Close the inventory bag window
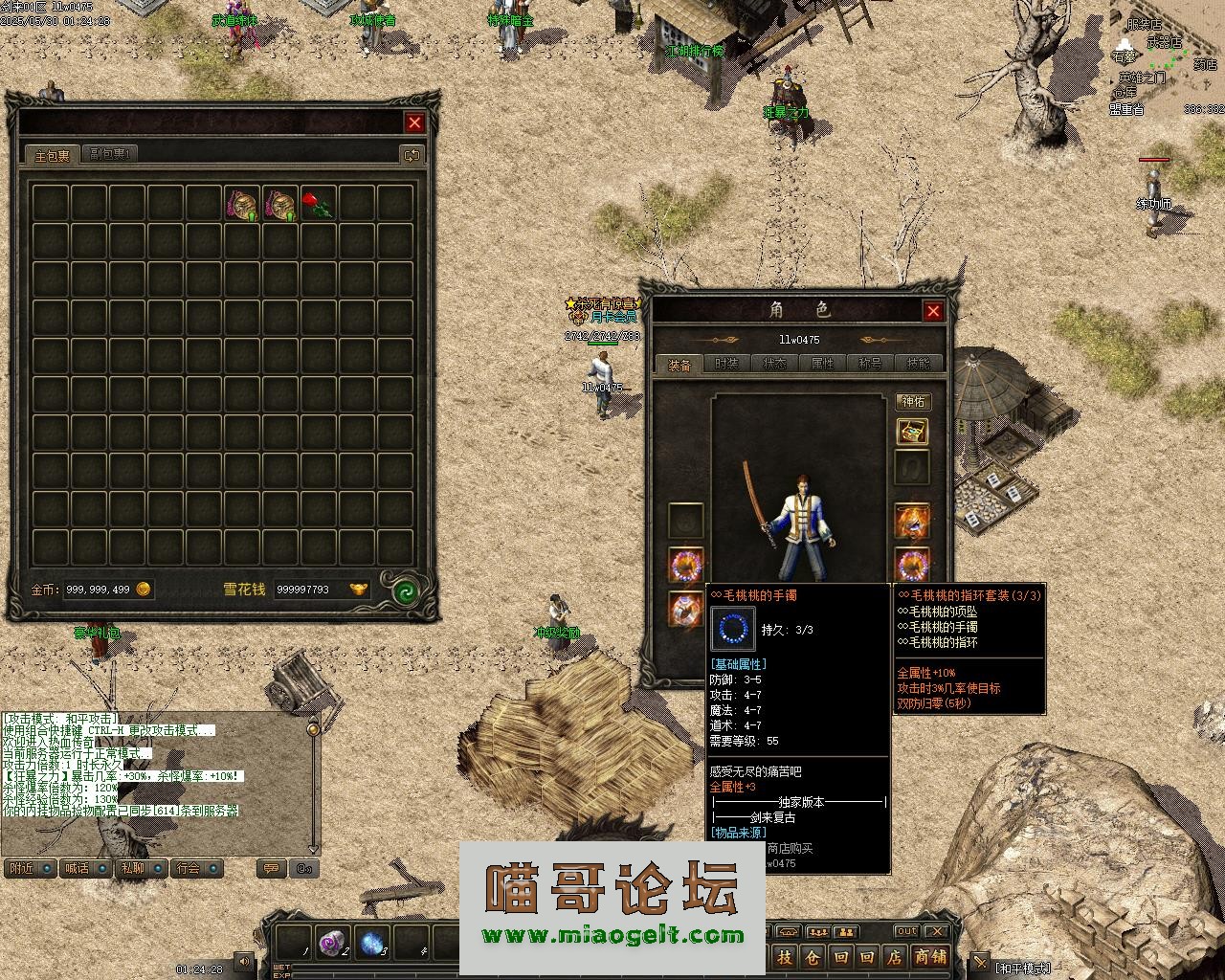Image resolution: width=1225 pixels, height=980 pixels. (414, 122)
